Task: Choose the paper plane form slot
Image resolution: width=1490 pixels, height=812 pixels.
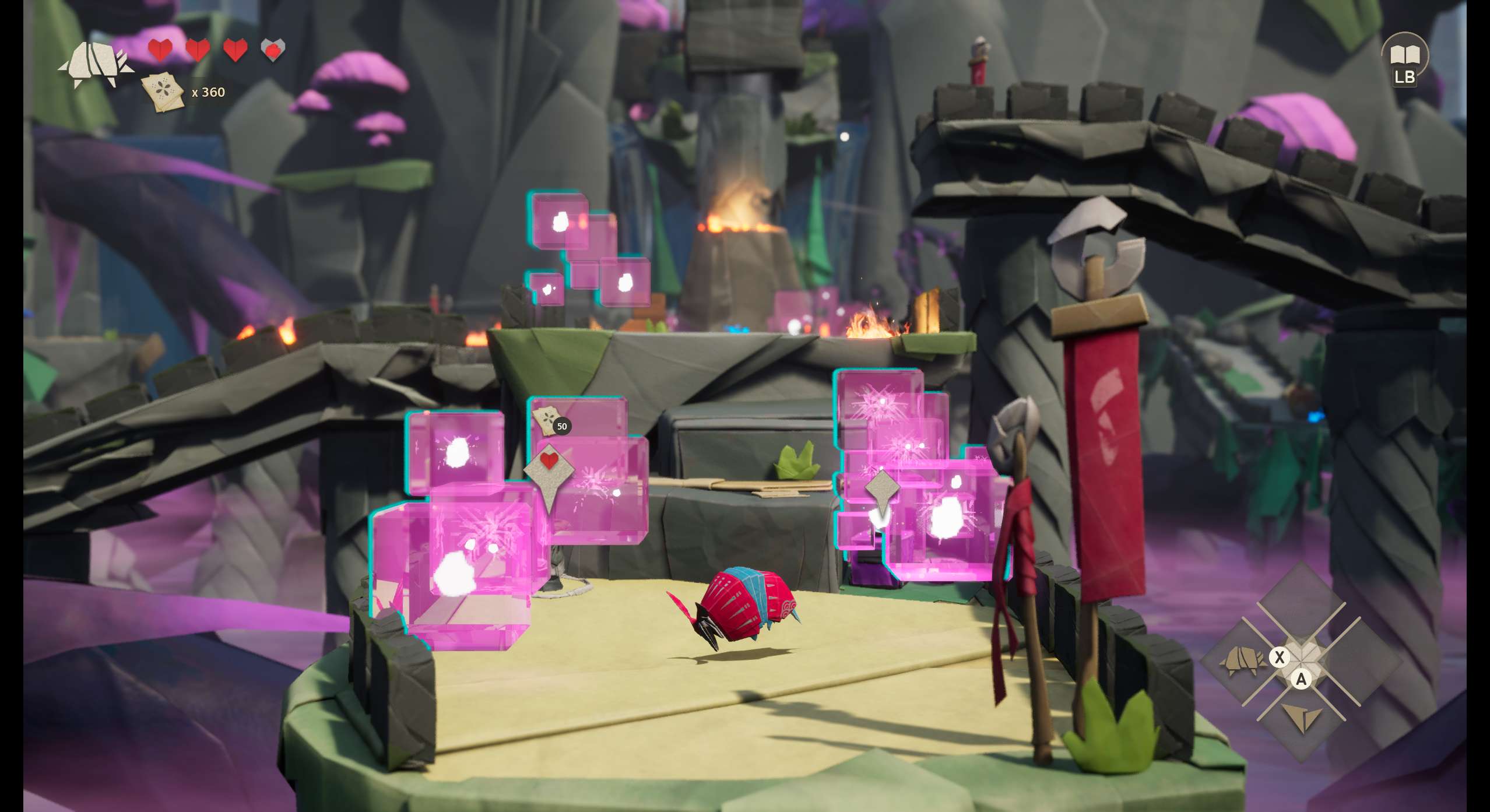Action: 1302,718
